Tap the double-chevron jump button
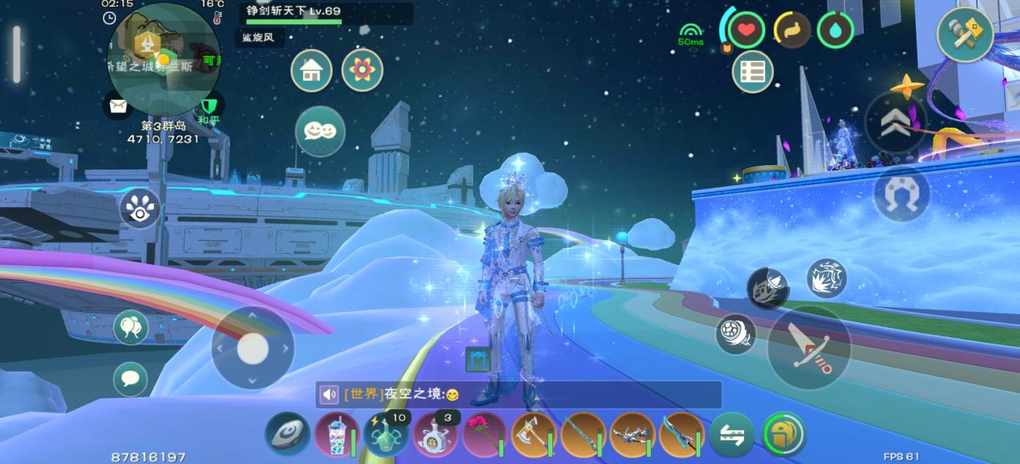The width and height of the screenshot is (1020, 464). [x=895, y=123]
